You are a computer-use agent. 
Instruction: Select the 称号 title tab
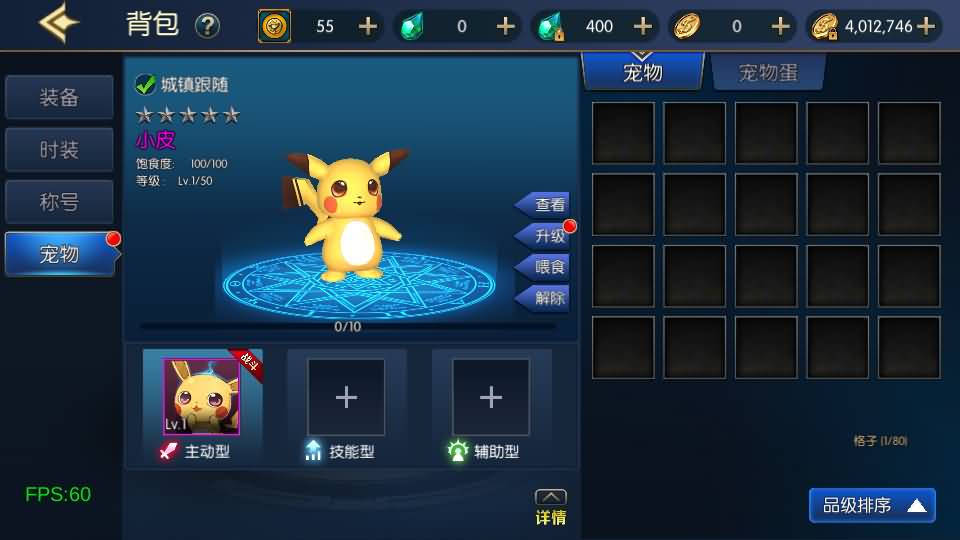tap(59, 202)
